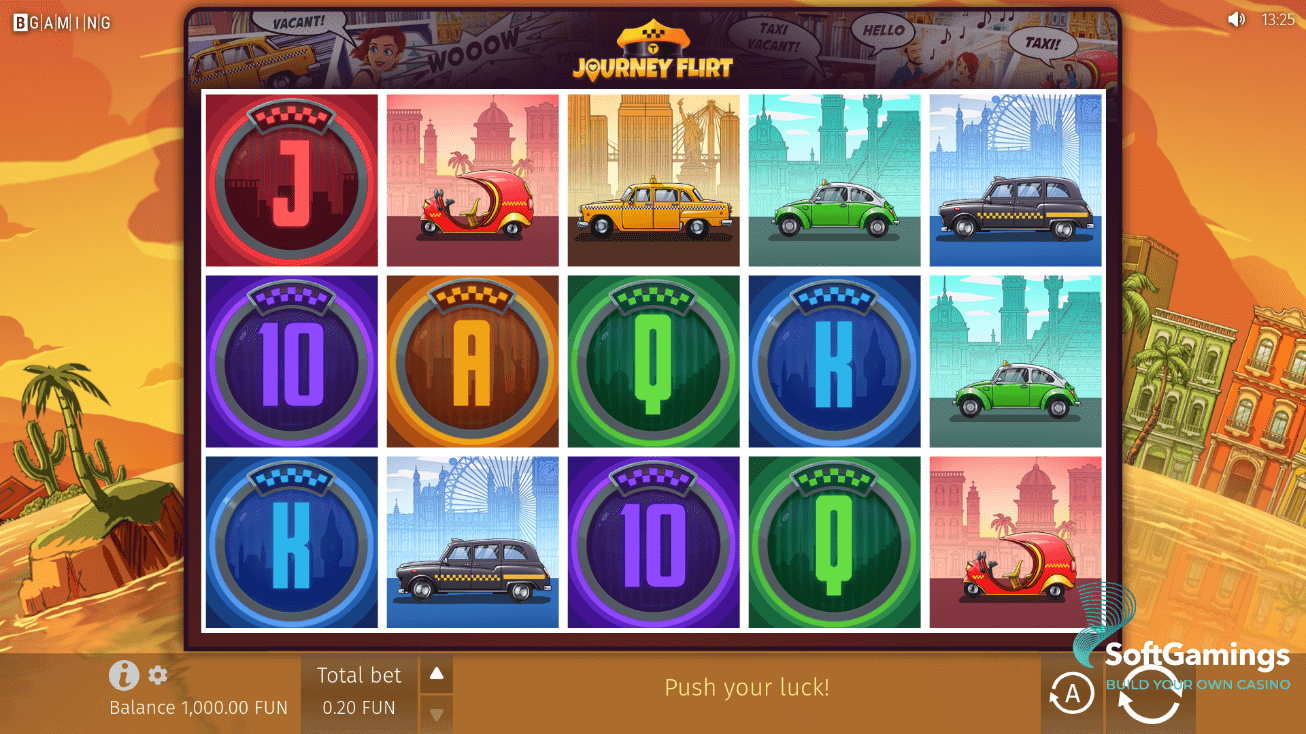Decrease the total bet amount
1306x734 pixels.
[436, 714]
